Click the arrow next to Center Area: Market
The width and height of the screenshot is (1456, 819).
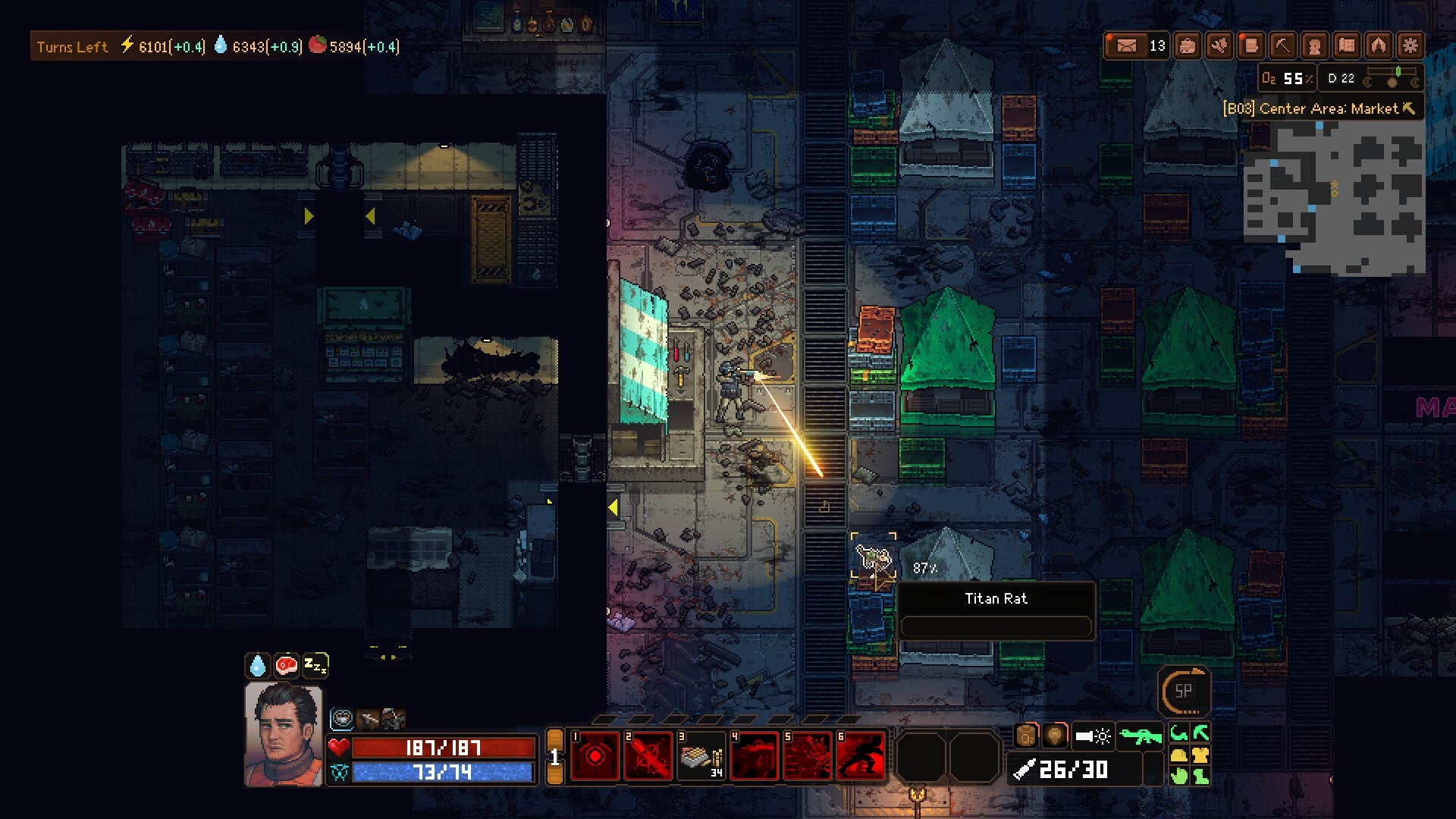tap(1409, 108)
